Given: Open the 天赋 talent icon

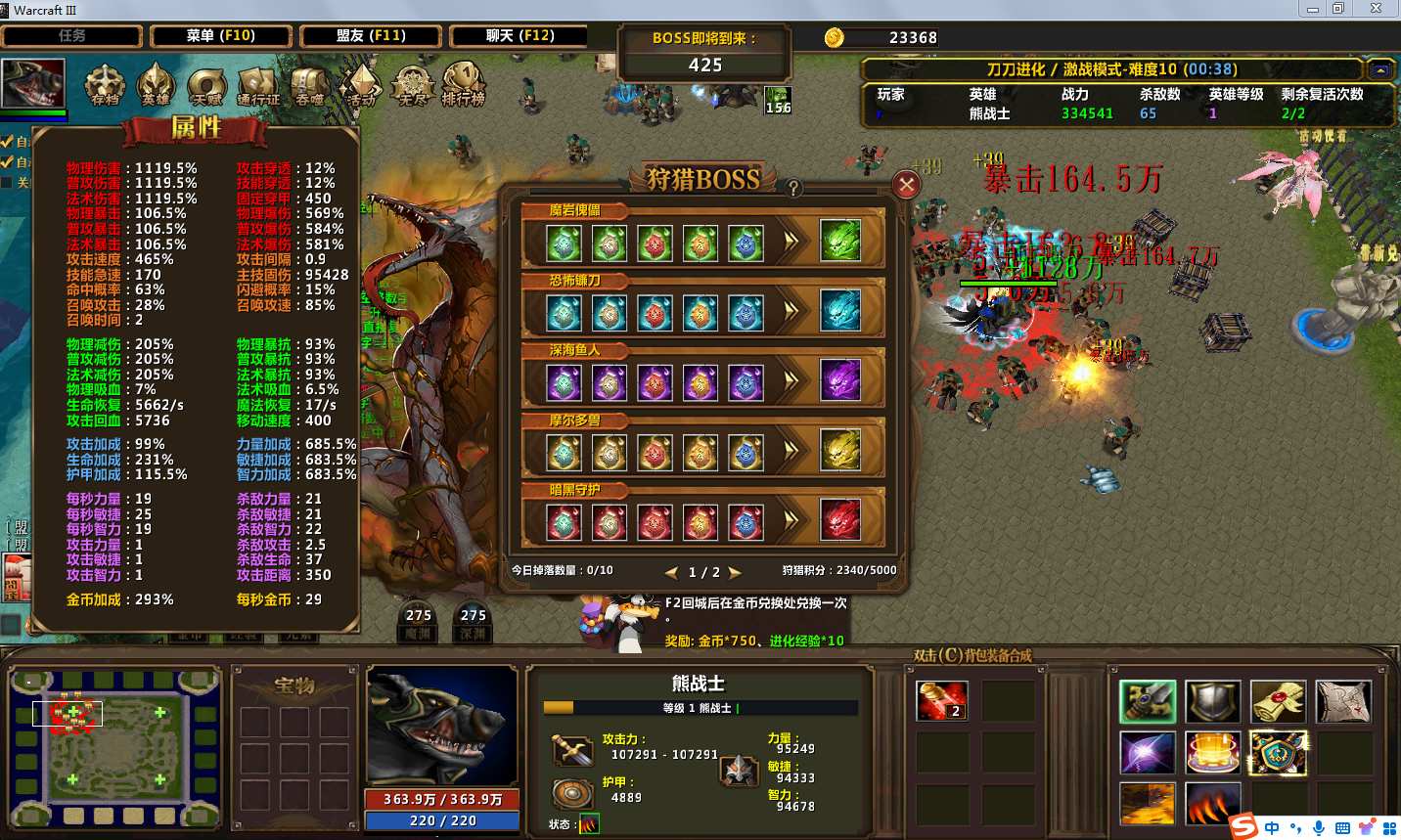Looking at the screenshot, I should point(206,86).
